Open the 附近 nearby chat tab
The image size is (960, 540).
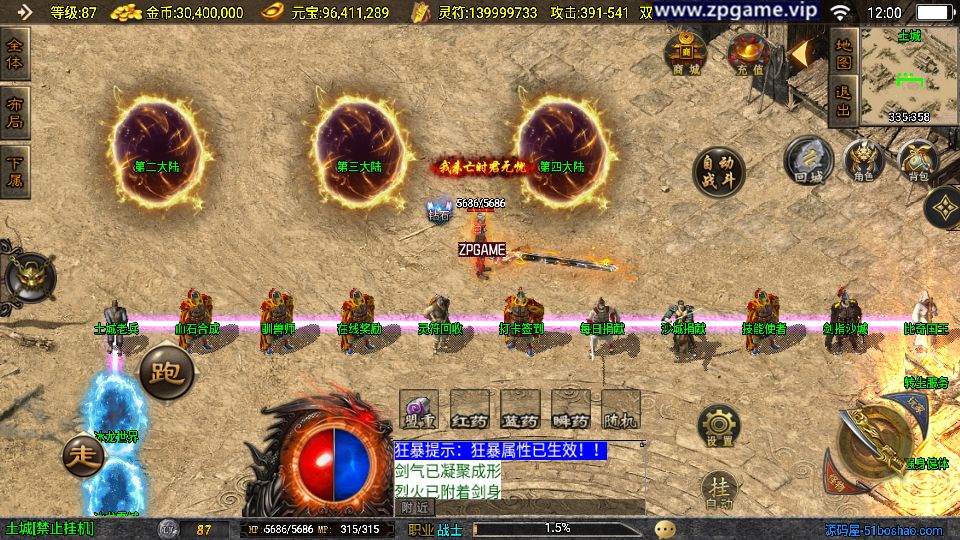pyautogui.click(x=412, y=508)
